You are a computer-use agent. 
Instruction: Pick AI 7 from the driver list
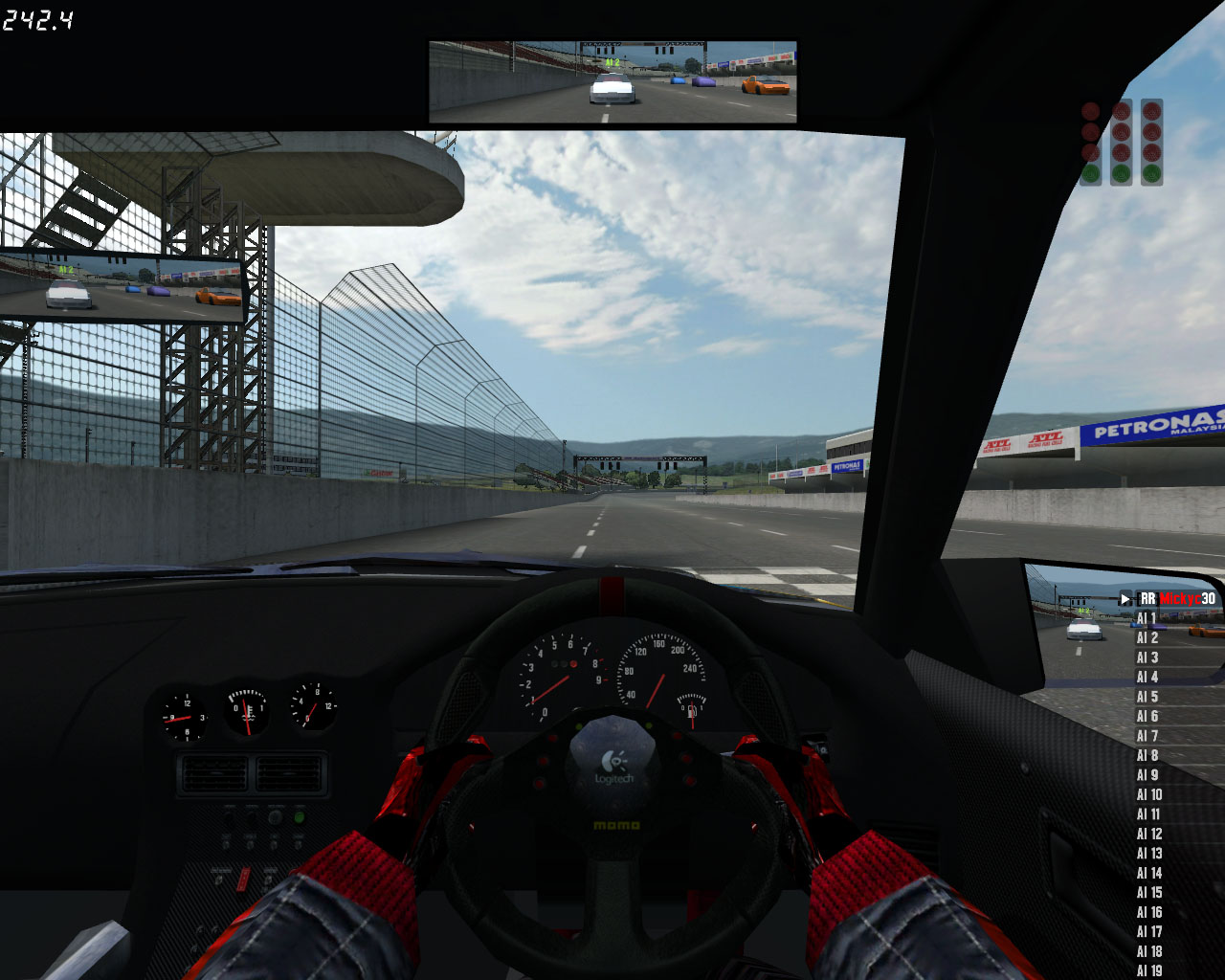(1147, 736)
